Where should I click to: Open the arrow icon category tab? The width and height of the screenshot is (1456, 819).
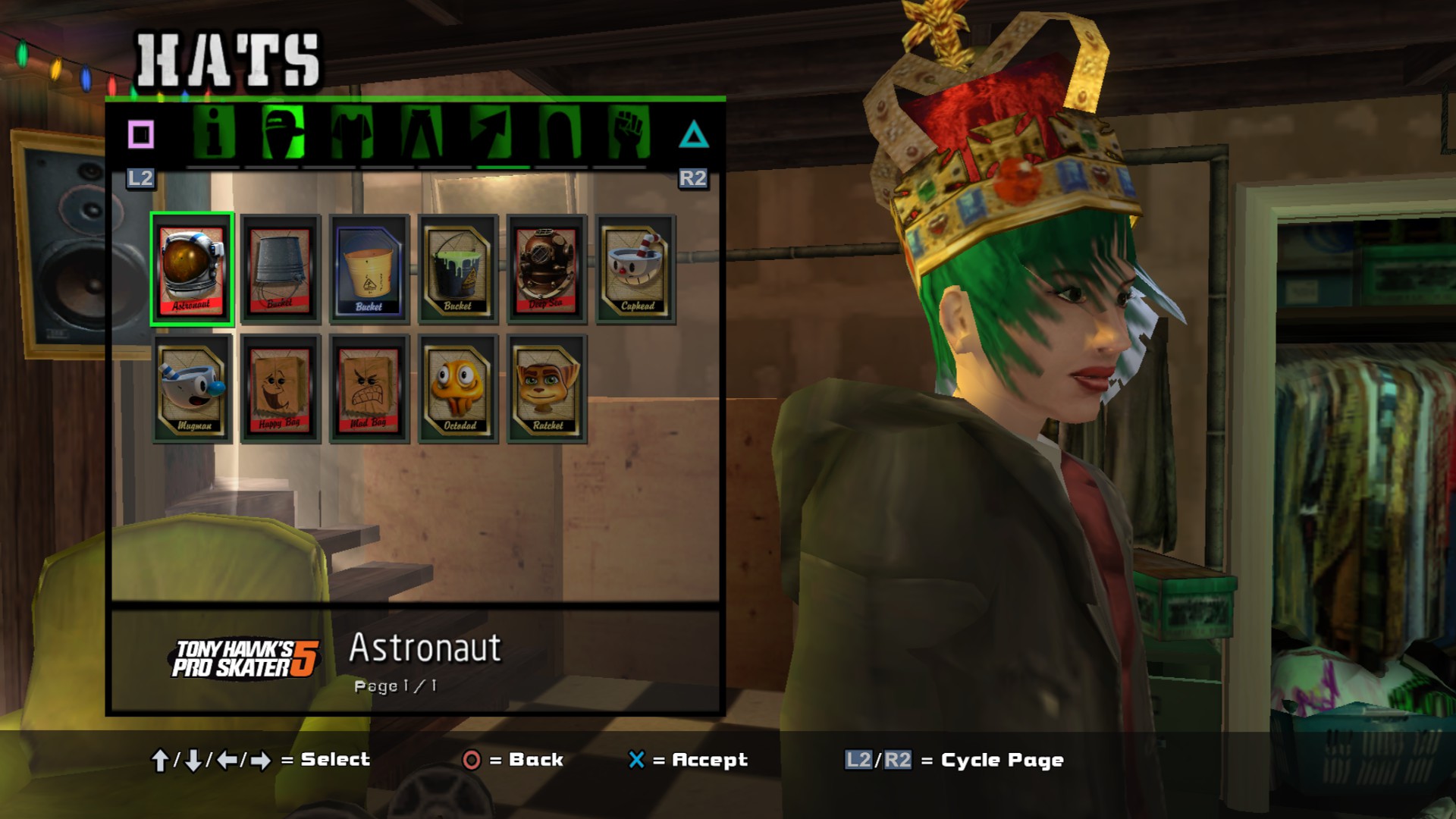point(490,133)
